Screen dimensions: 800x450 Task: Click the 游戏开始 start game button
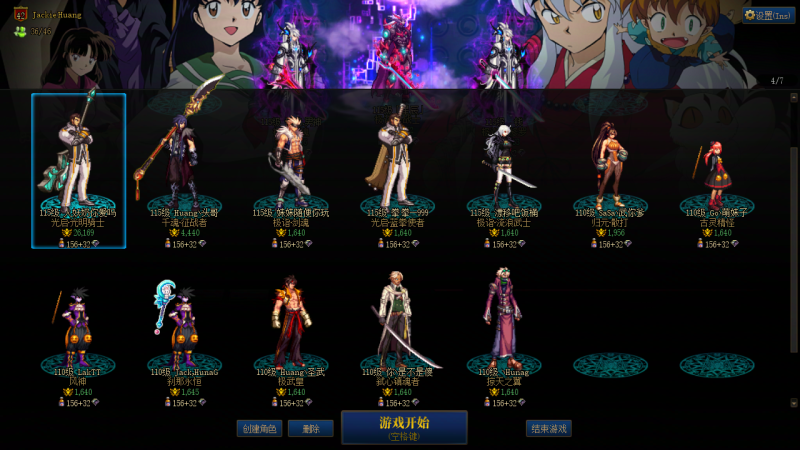[x=404, y=427]
